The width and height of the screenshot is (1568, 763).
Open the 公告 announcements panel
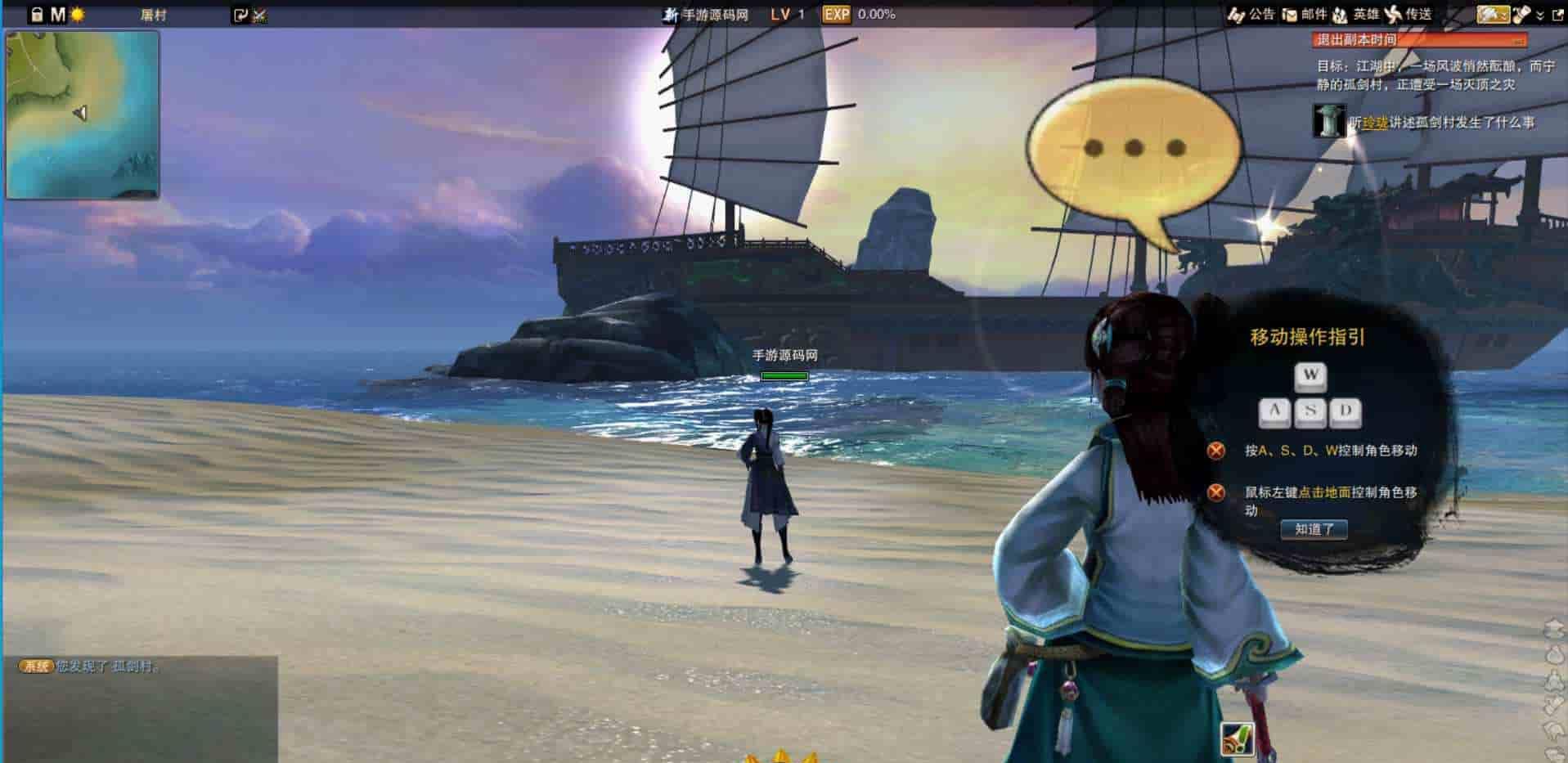pyautogui.click(x=1252, y=14)
